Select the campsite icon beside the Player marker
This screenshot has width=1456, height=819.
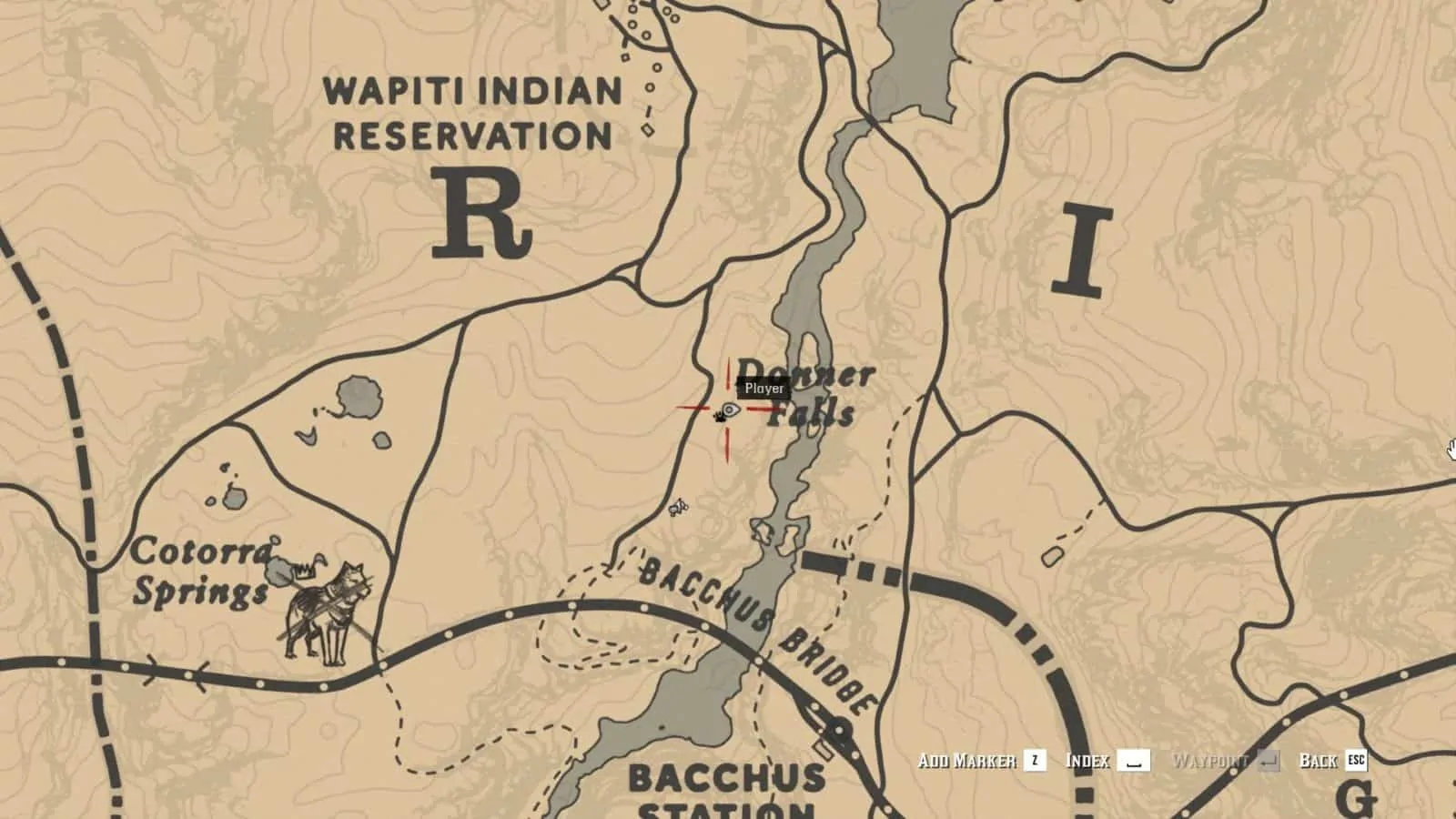tap(718, 419)
